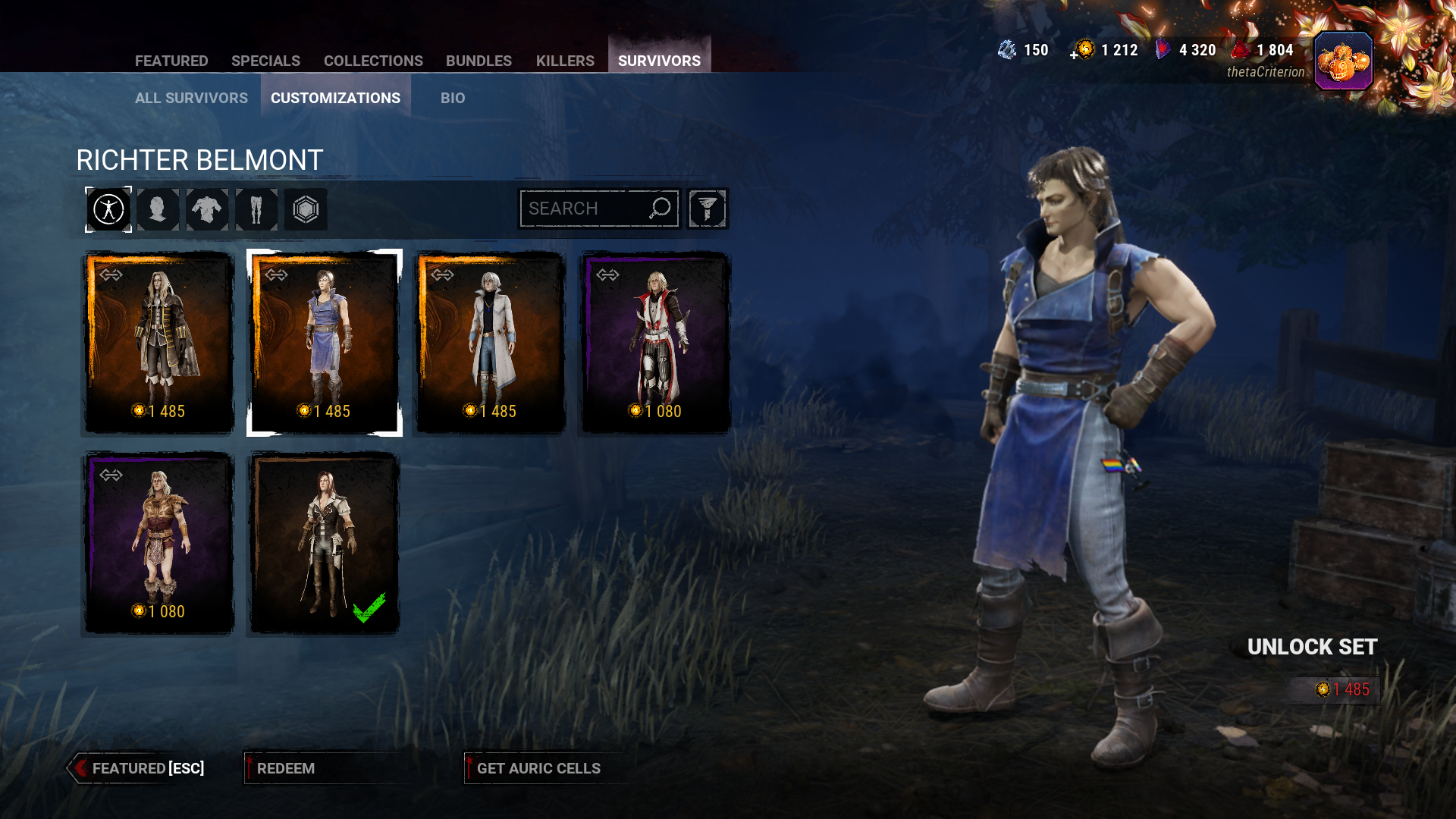The image size is (1456, 819).
Task: Click the cosmetic search field
Action: pyautogui.click(x=584, y=209)
